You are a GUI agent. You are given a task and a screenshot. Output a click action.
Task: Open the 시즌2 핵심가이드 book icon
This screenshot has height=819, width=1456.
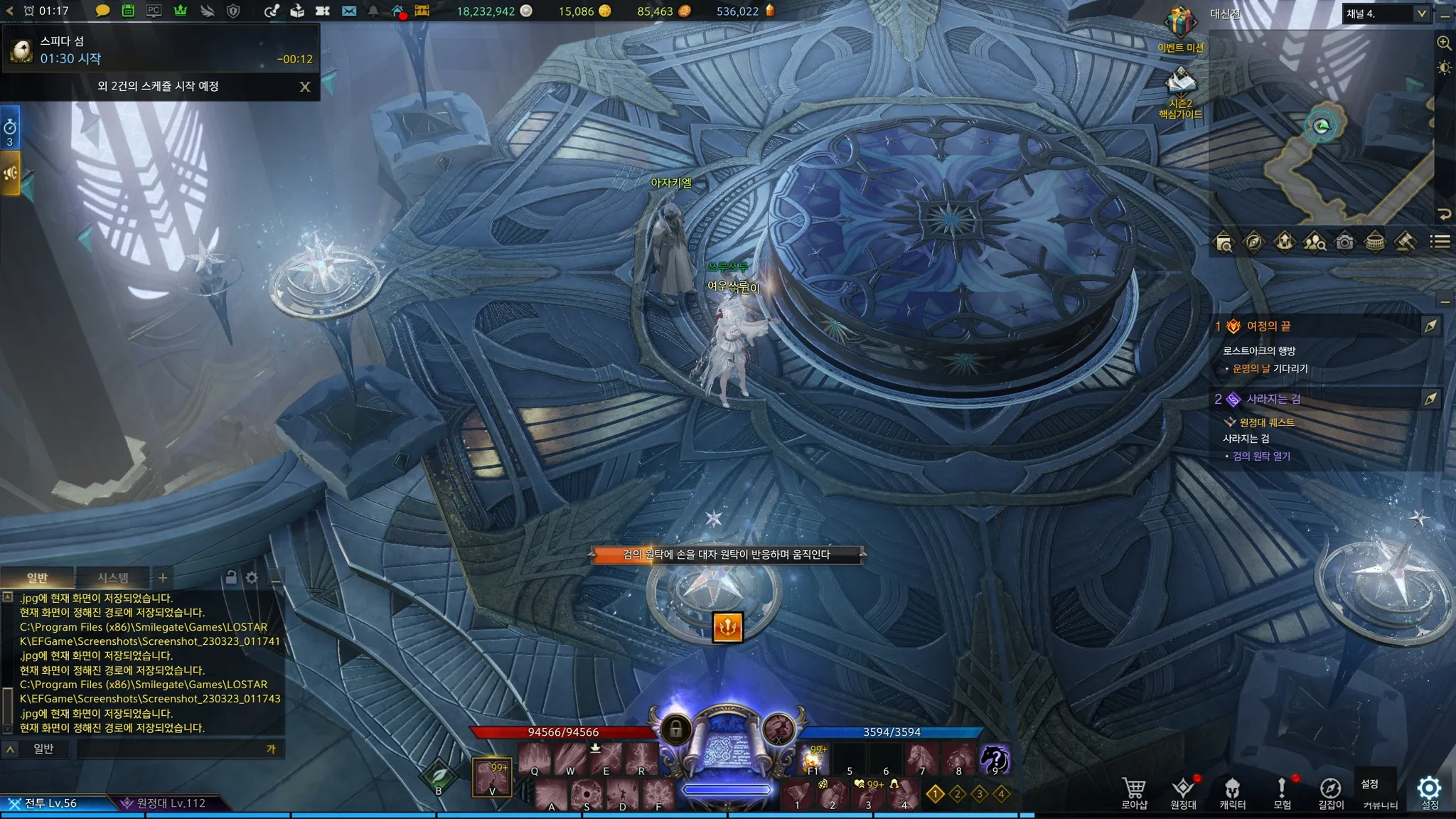tap(1180, 82)
